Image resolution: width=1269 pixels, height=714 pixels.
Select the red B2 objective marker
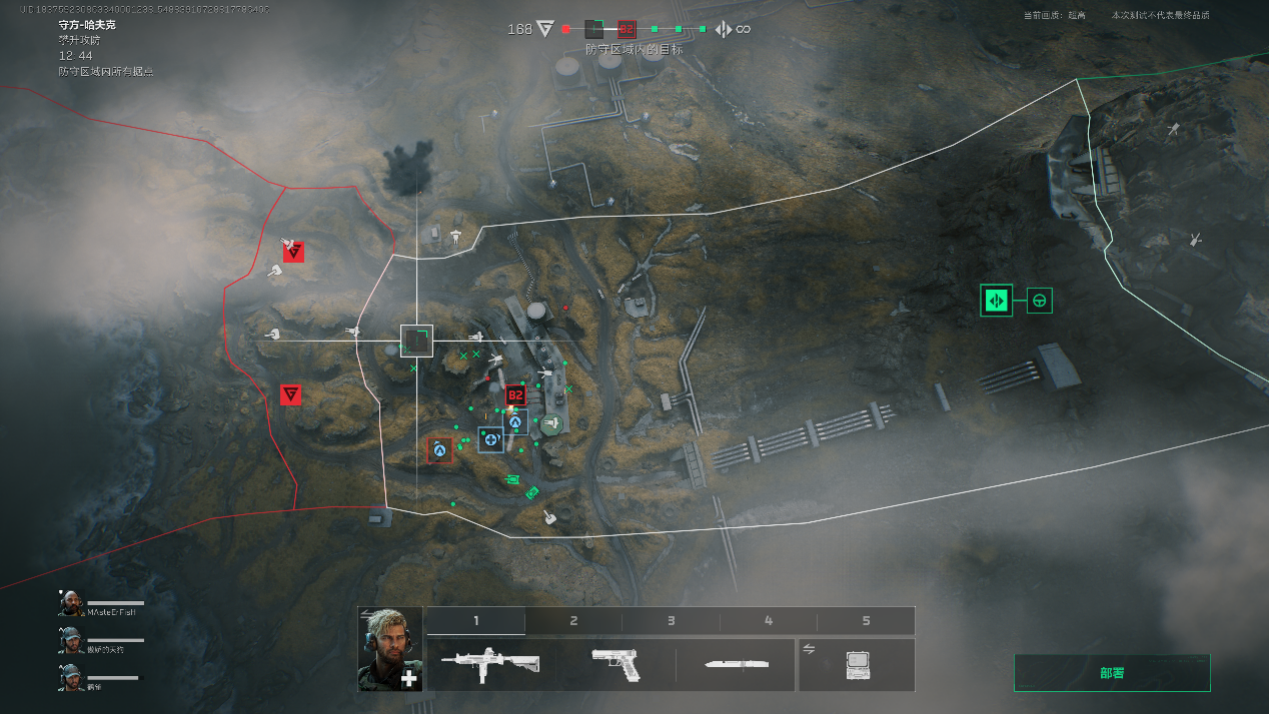(x=515, y=396)
